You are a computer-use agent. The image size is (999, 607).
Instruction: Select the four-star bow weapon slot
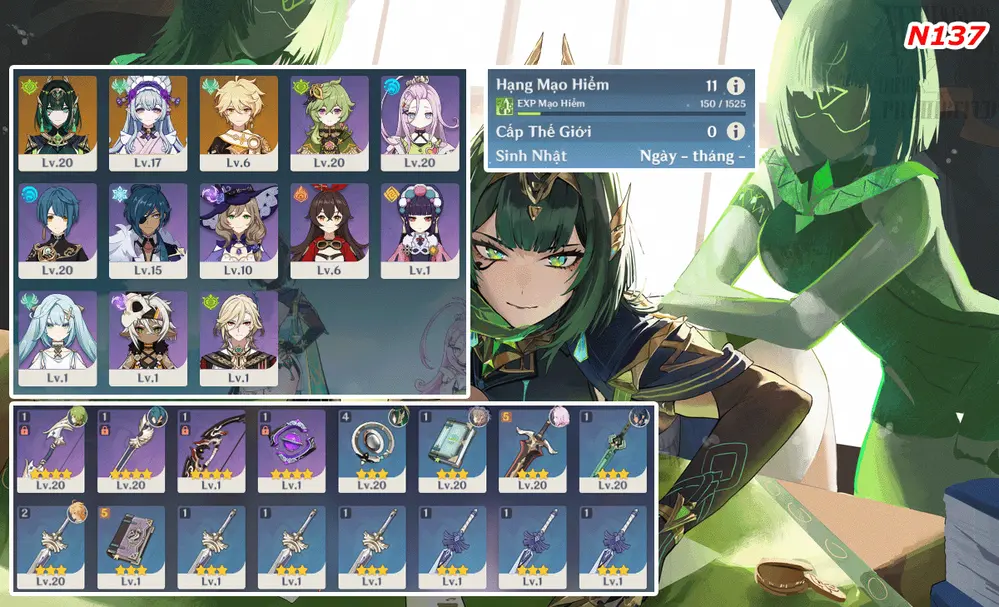(216, 450)
